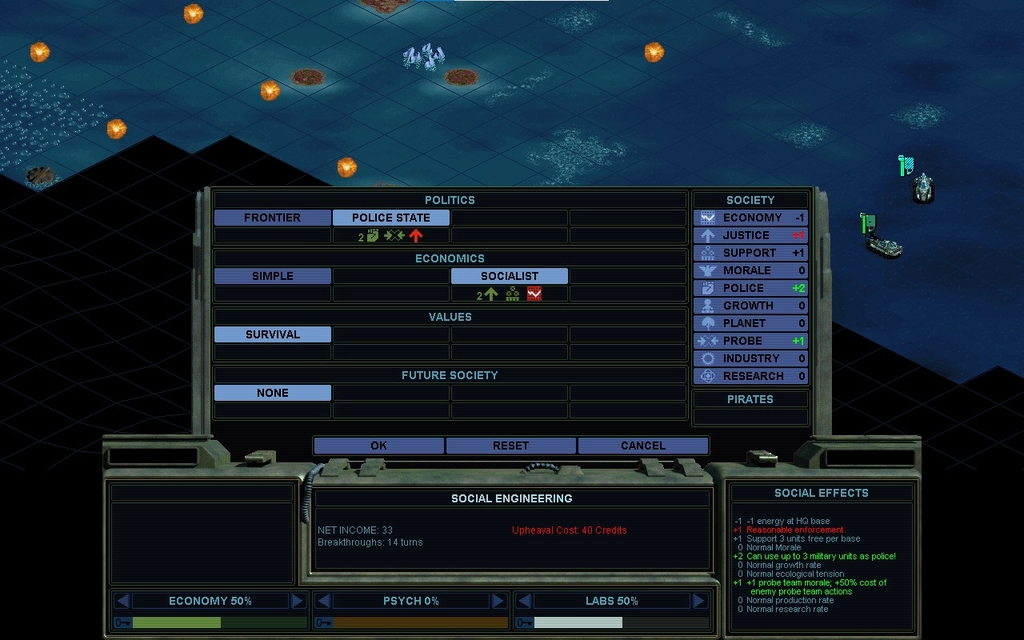Click the Police society effect row
The height and width of the screenshot is (640, 1024).
(x=751, y=288)
